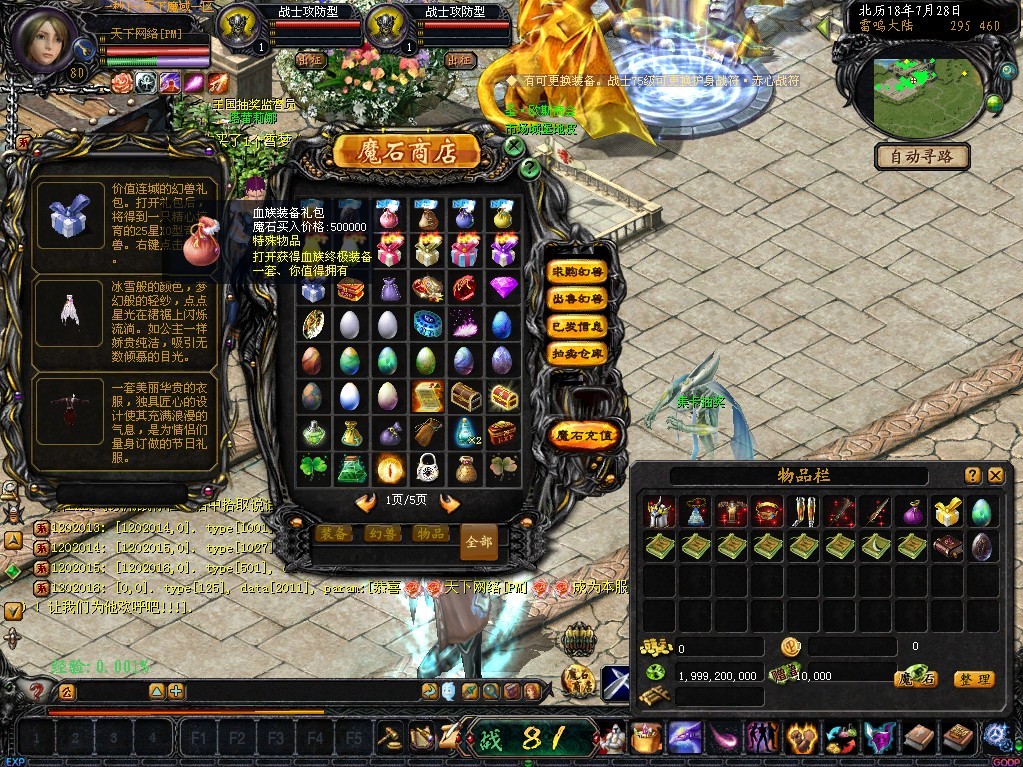
Task: Select the 物品 shop category tab
Action: (x=431, y=533)
